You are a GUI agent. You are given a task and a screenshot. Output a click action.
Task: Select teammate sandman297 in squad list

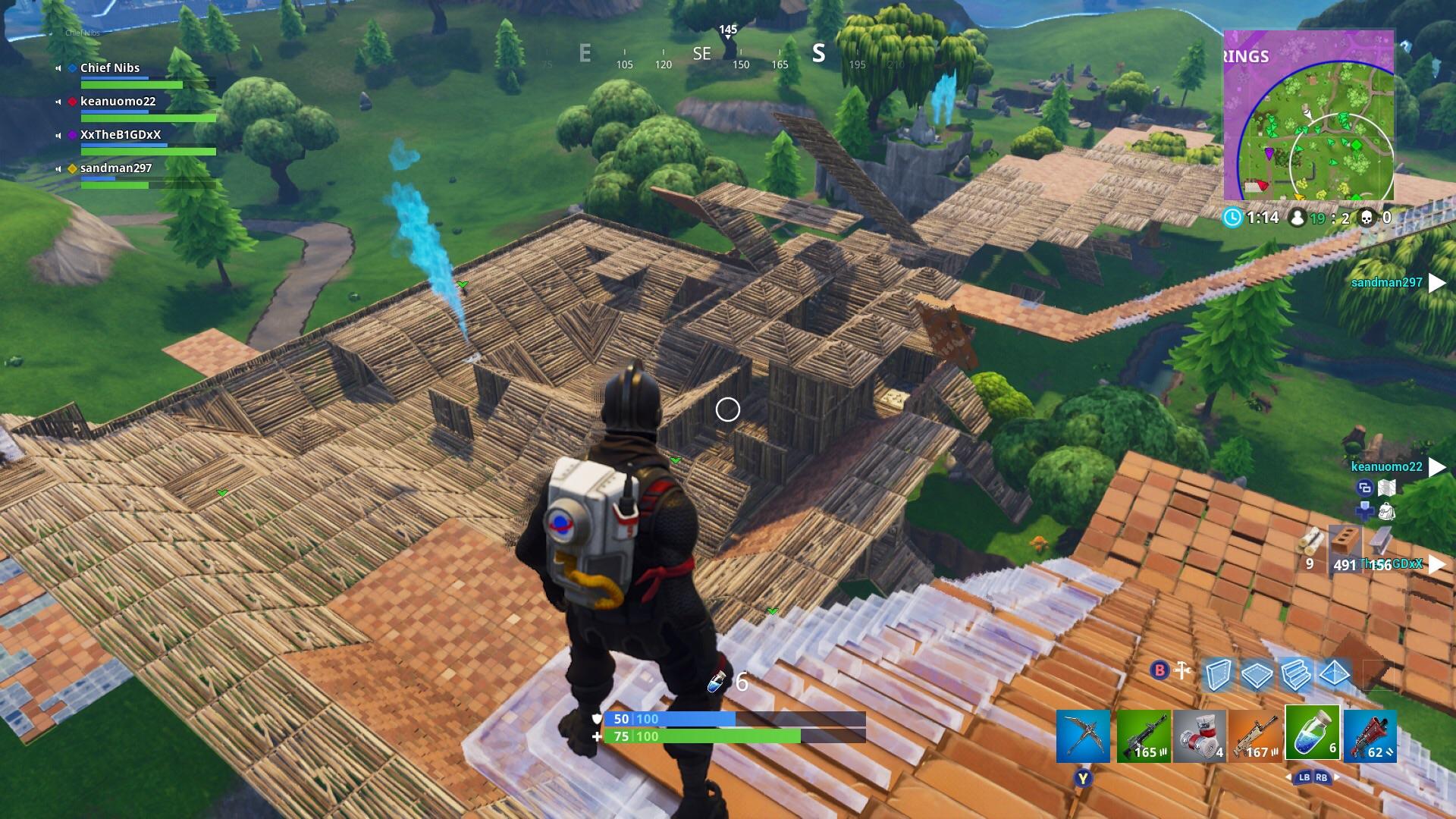[x=116, y=168]
